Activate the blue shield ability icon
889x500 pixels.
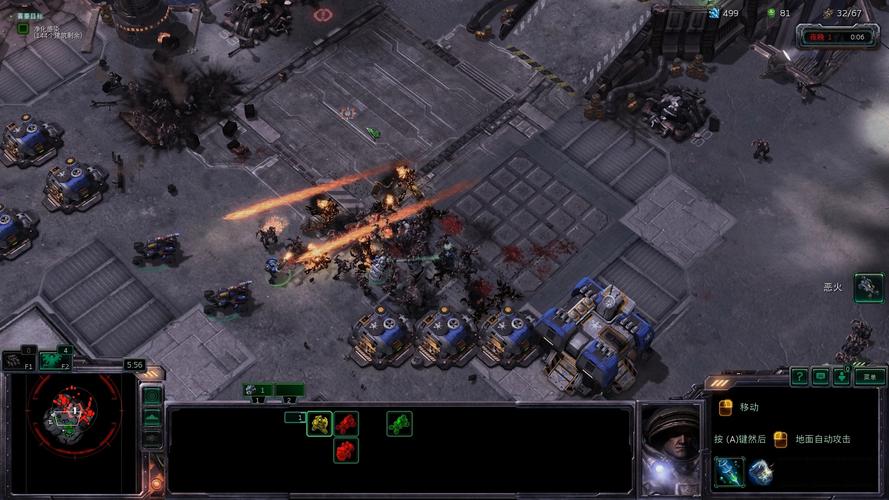[x=759, y=471]
